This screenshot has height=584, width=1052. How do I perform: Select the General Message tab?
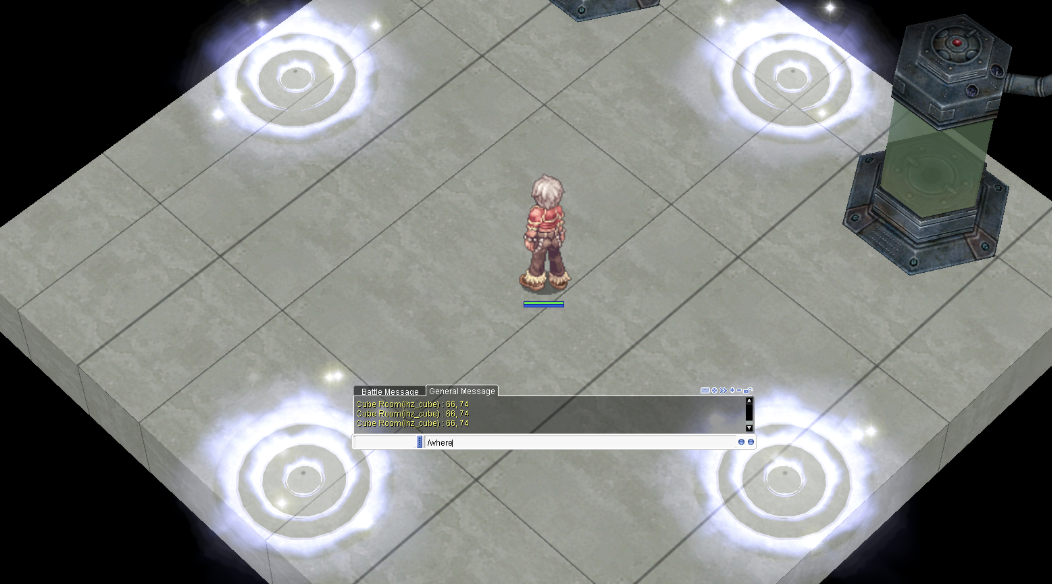pyautogui.click(x=462, y=391)
